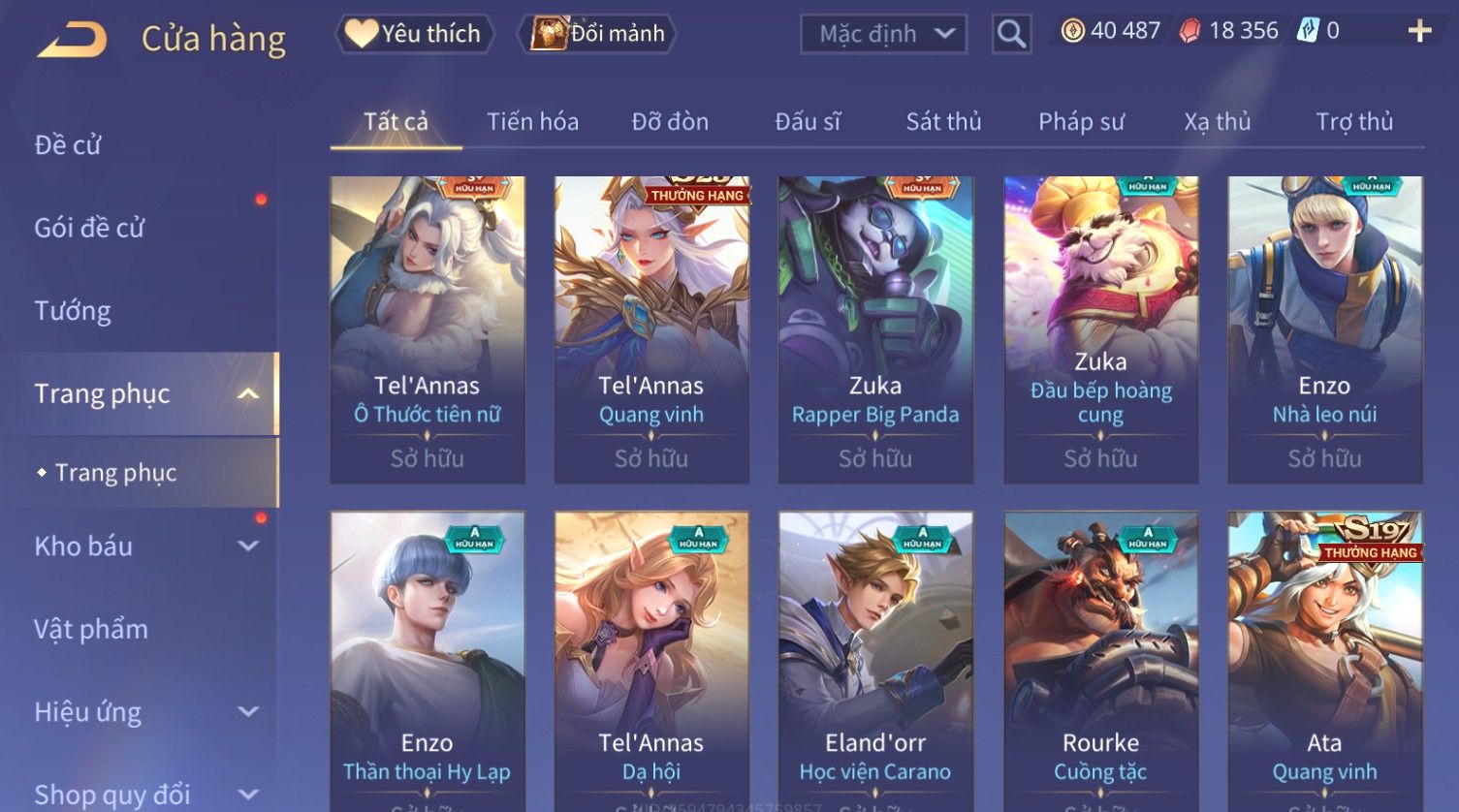This screenshot has height=812, width=1459.
Task: Add currency with the plus button
Action: tap(1419, 32)
